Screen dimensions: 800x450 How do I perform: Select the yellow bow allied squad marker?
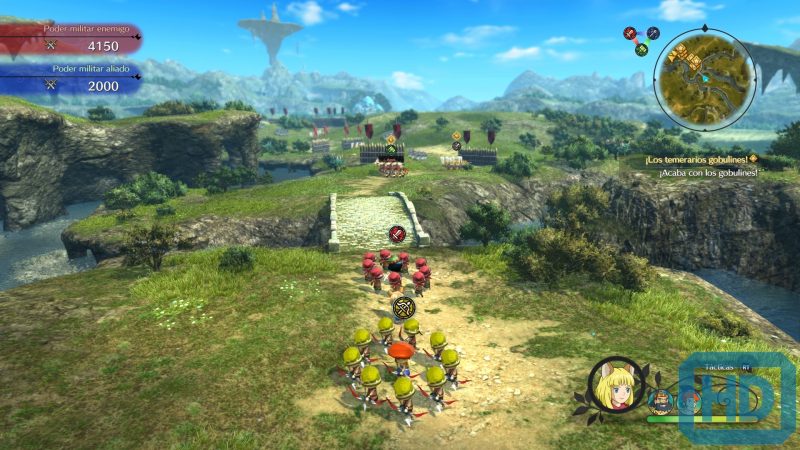click(x=404, y=307)
